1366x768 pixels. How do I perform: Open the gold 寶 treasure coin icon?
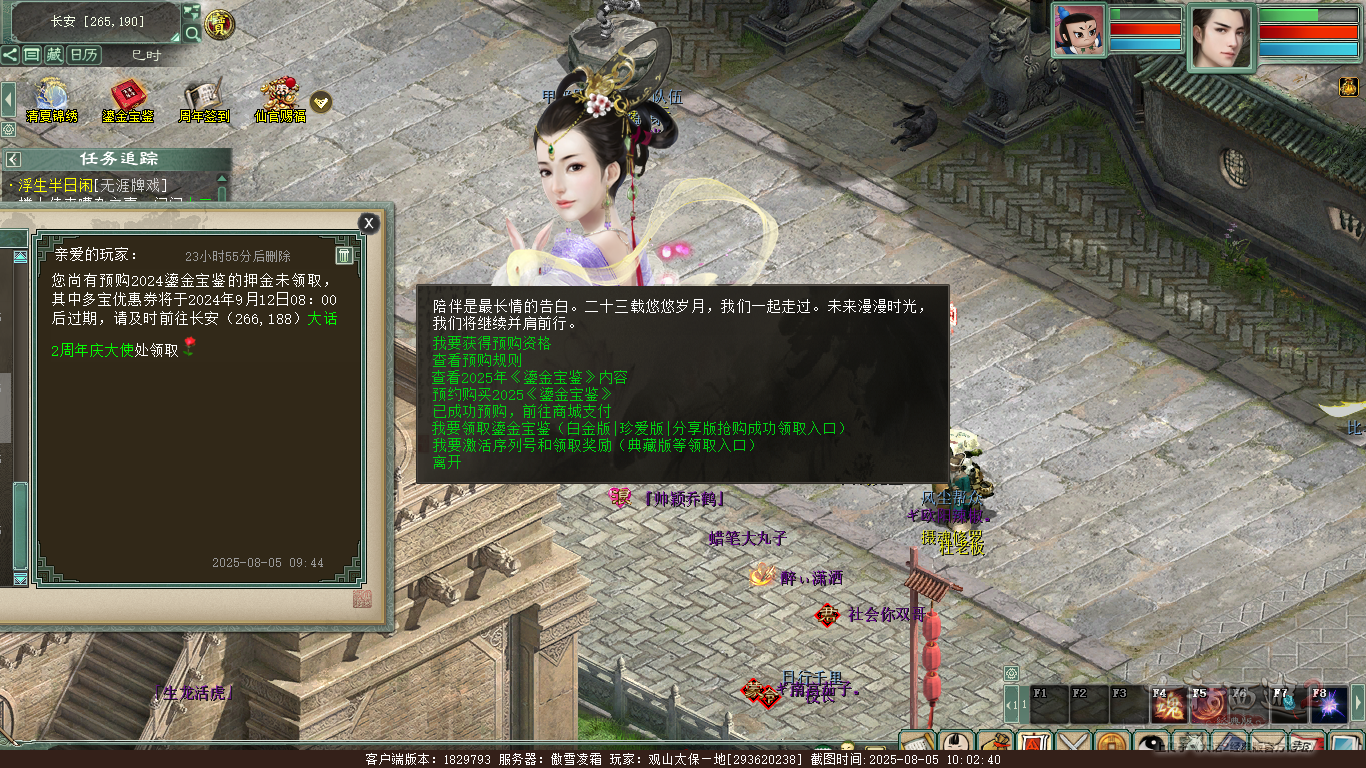[220, 24]
